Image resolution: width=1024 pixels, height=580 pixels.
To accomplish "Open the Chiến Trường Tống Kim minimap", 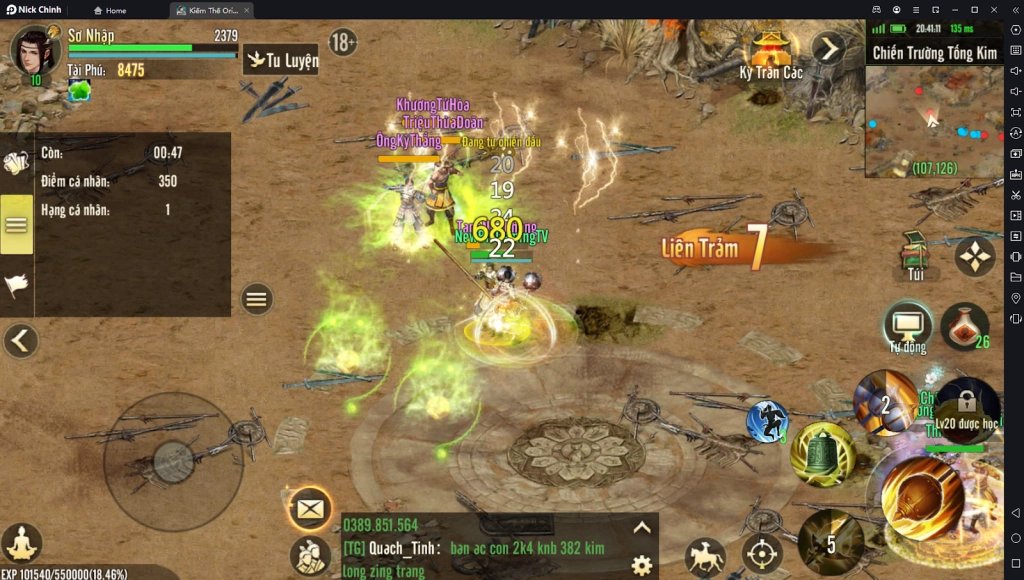I will click(x=934, y=120).
